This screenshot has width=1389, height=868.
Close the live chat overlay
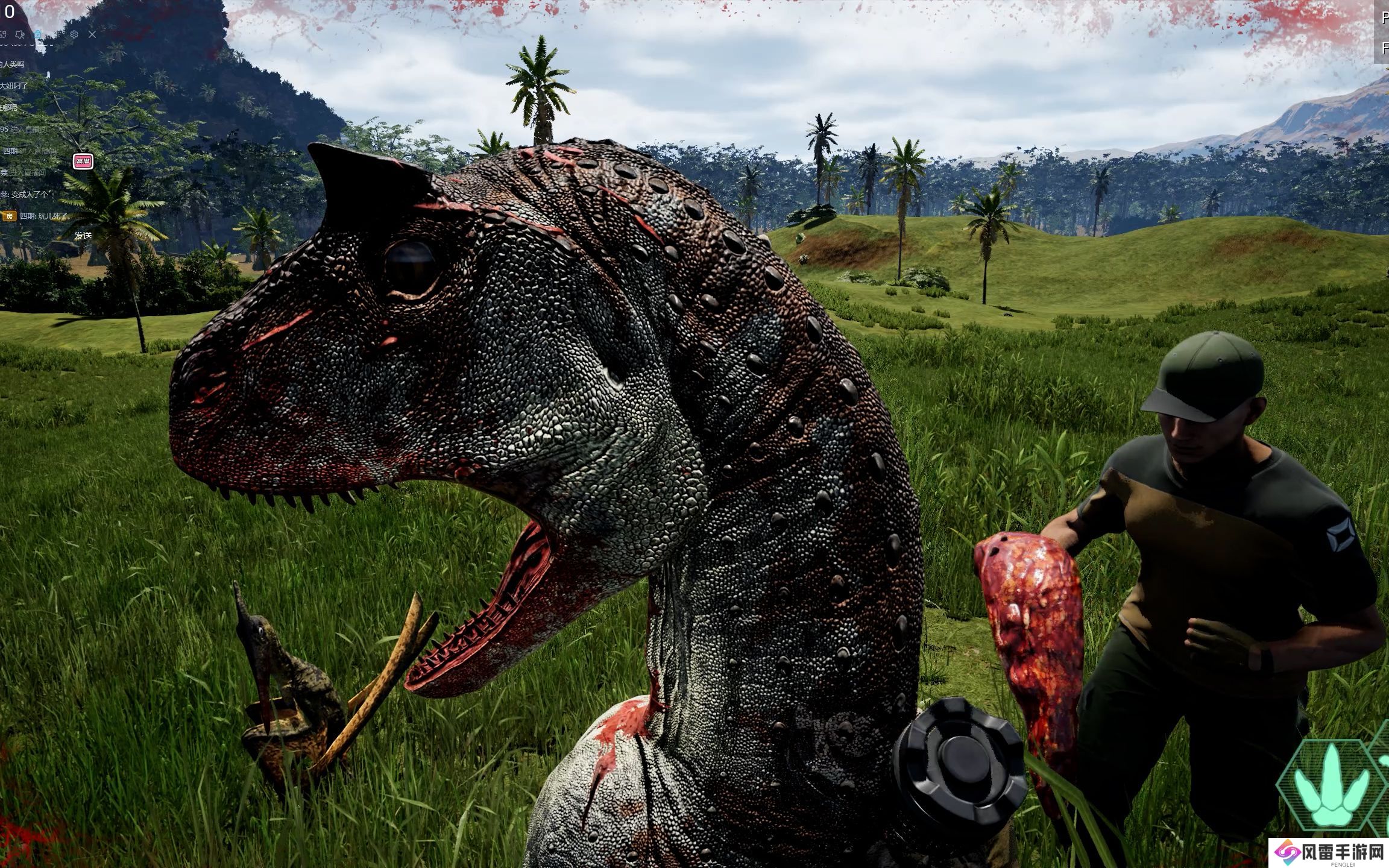click(x=92, y=34)
